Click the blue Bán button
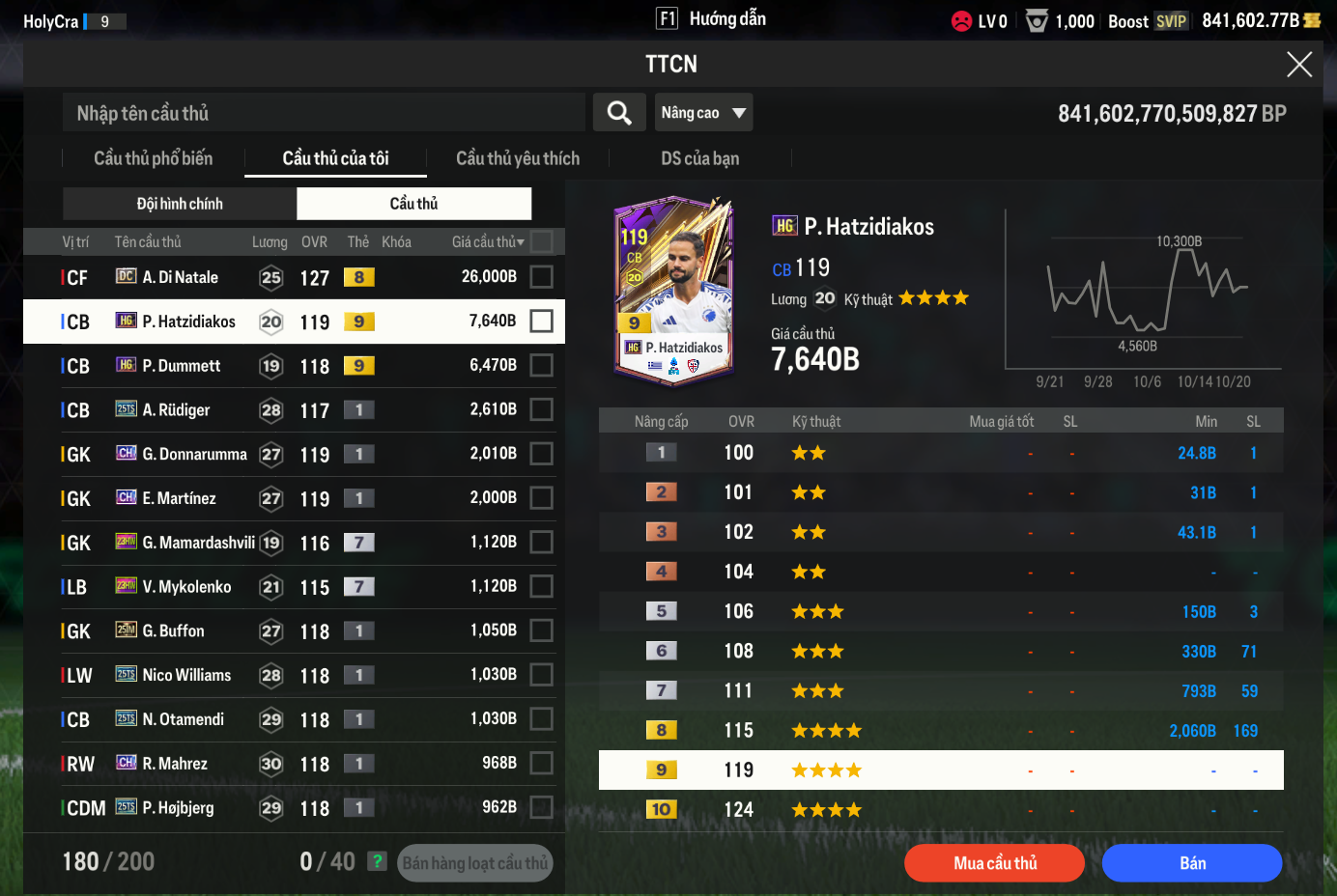 coord(1192,863)
